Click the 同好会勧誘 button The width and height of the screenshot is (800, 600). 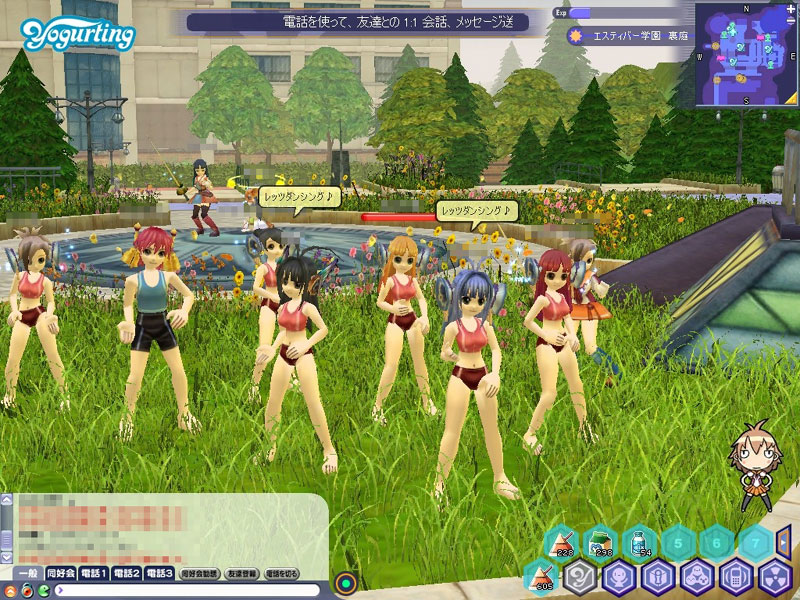[x=197, y=574]
